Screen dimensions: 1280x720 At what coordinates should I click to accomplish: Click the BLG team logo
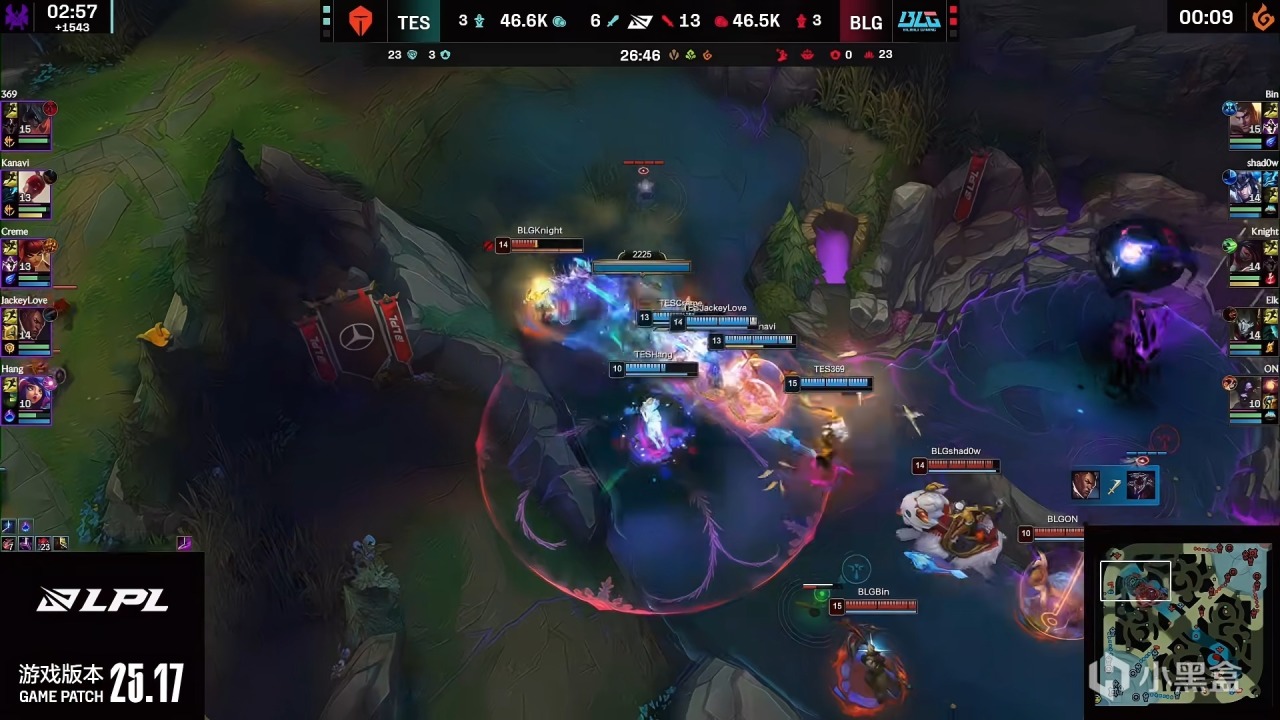918,21
